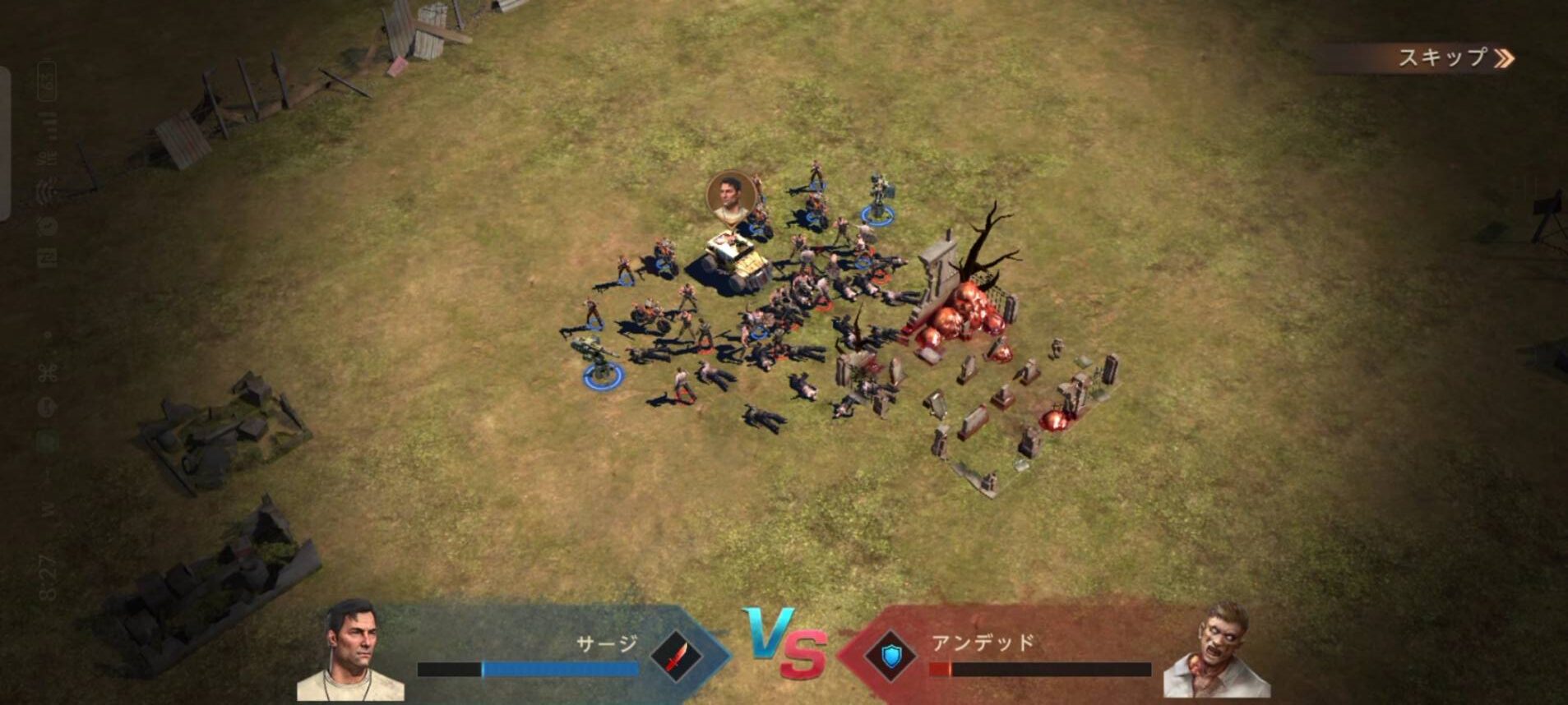Click the blue shield defense icon
This screenshot has height=705, width=1568.
(x=891, y=656)
